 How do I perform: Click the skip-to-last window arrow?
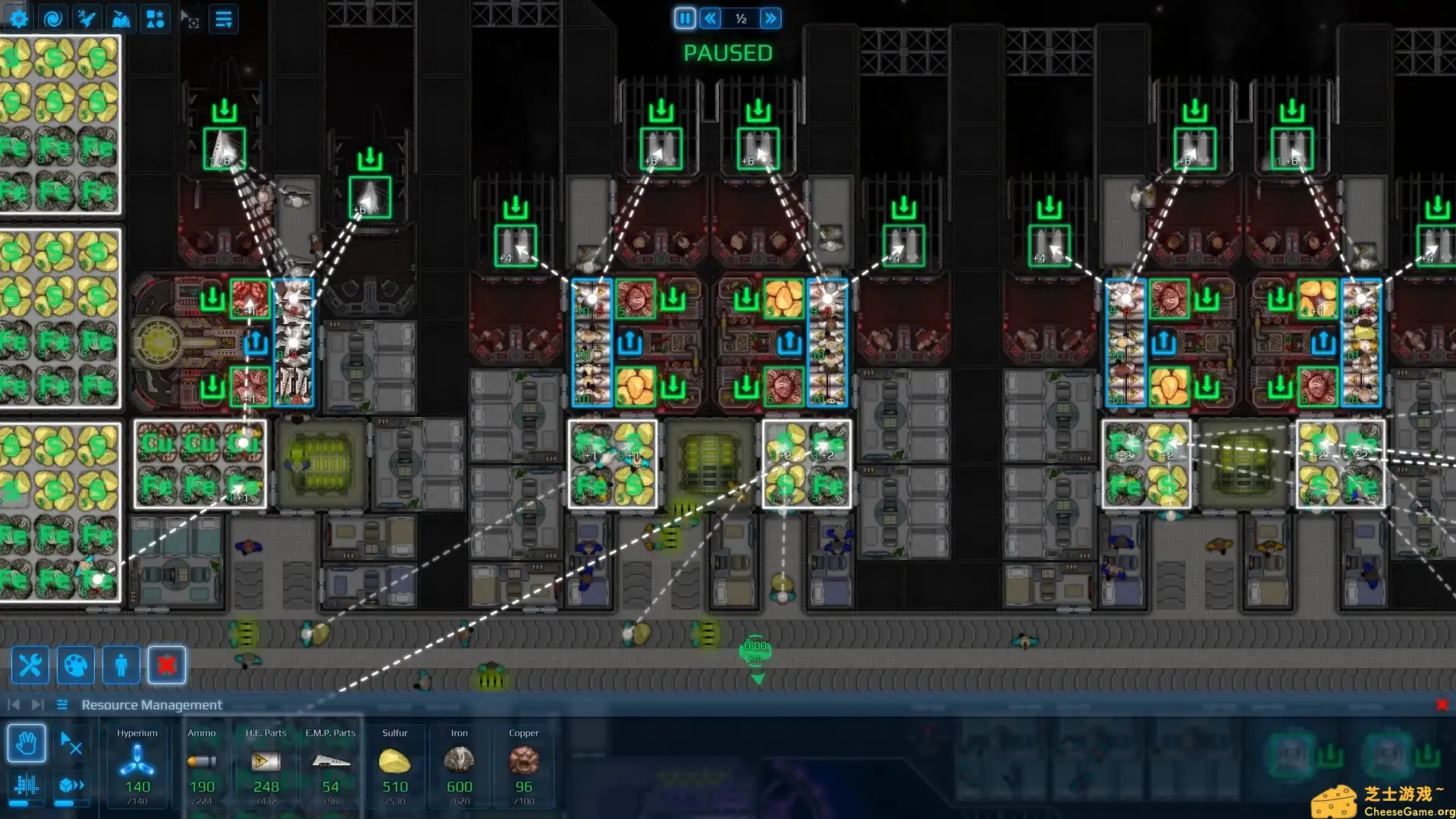click(36, 703)
